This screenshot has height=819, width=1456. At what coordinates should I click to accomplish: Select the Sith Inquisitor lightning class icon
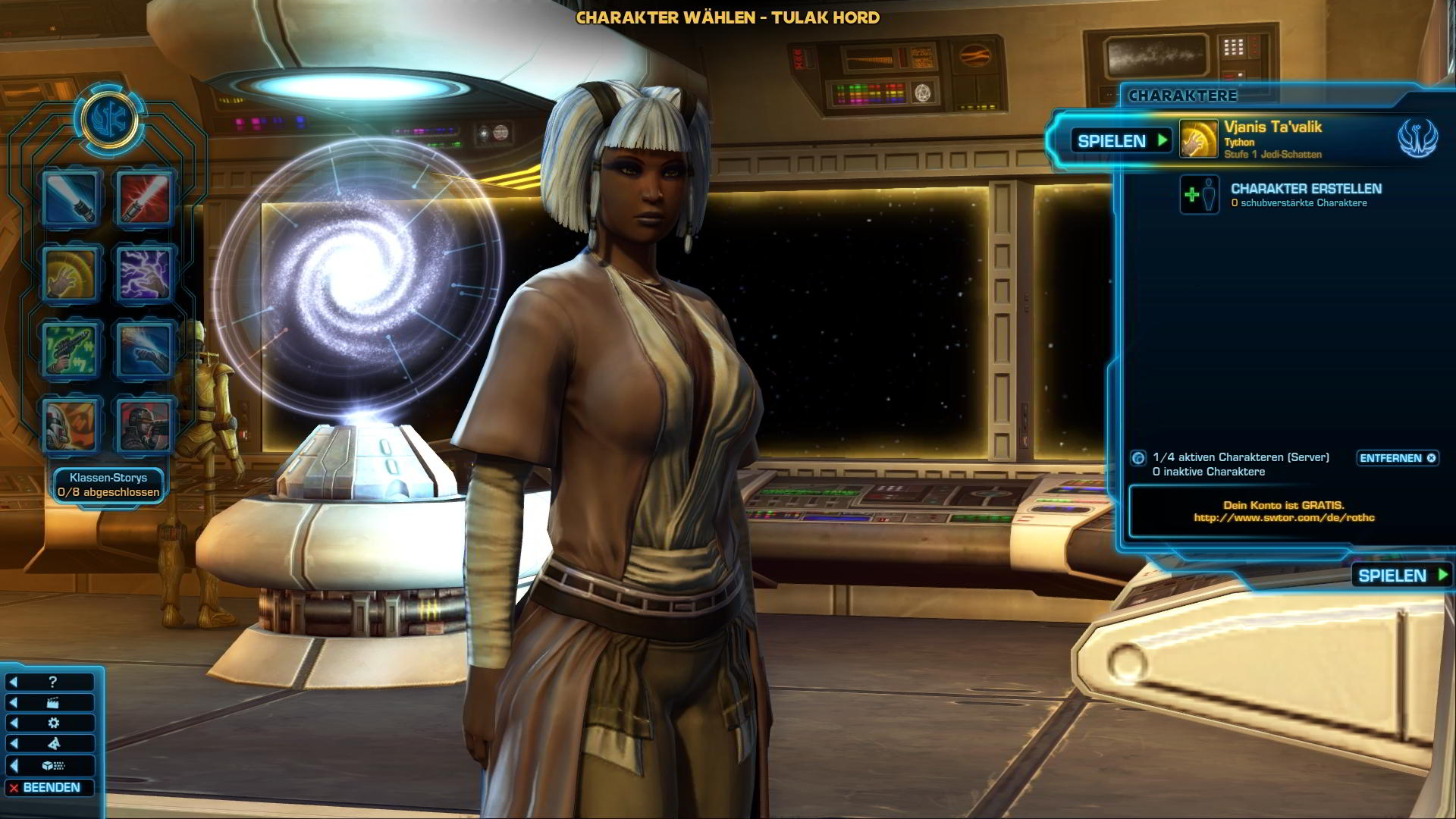pyautogui.click(x=143, y=275)
